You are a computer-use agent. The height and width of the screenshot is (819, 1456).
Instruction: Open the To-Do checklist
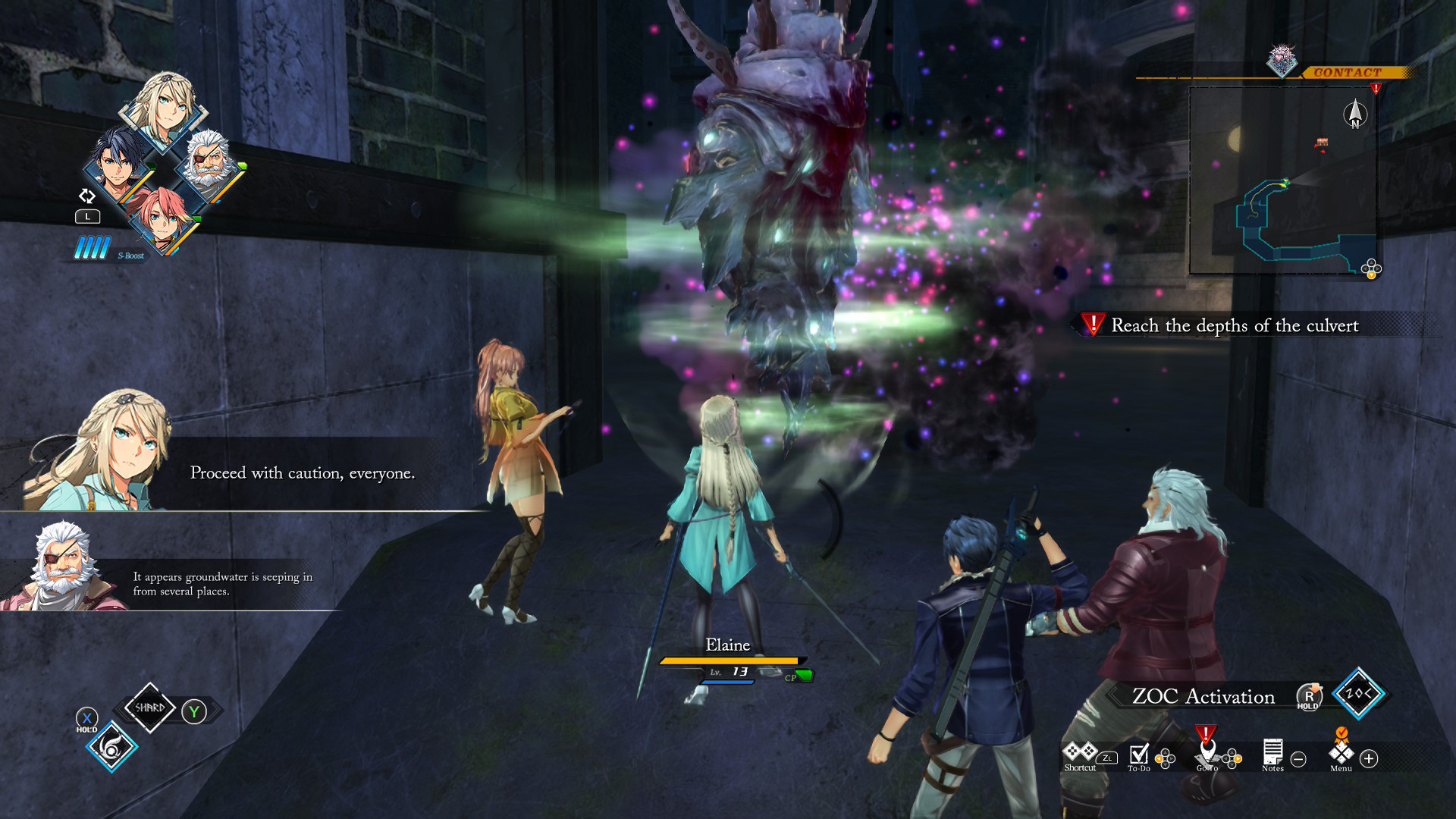coord(1138,756)
